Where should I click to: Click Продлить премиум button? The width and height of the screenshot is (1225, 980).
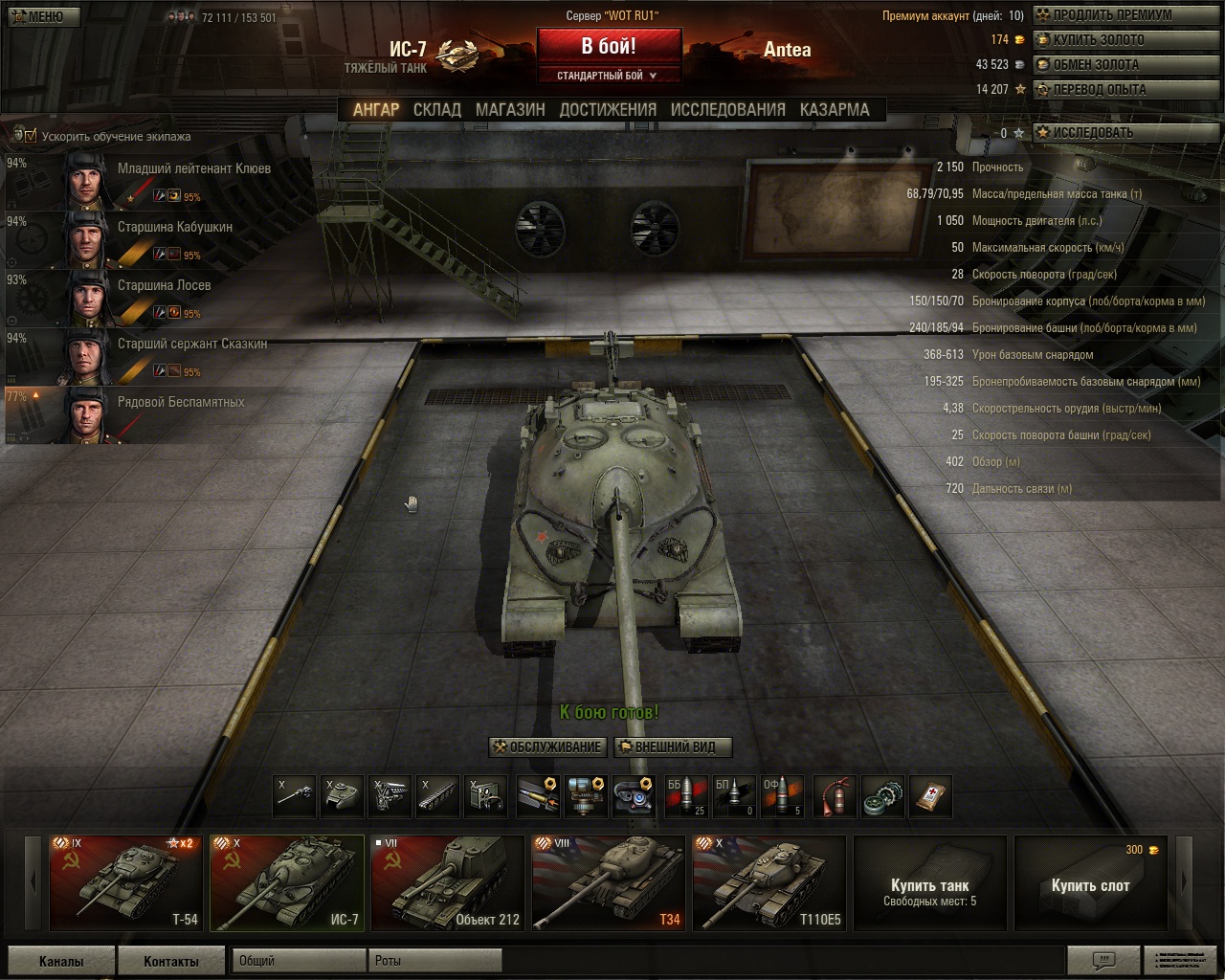[1111, 15]
